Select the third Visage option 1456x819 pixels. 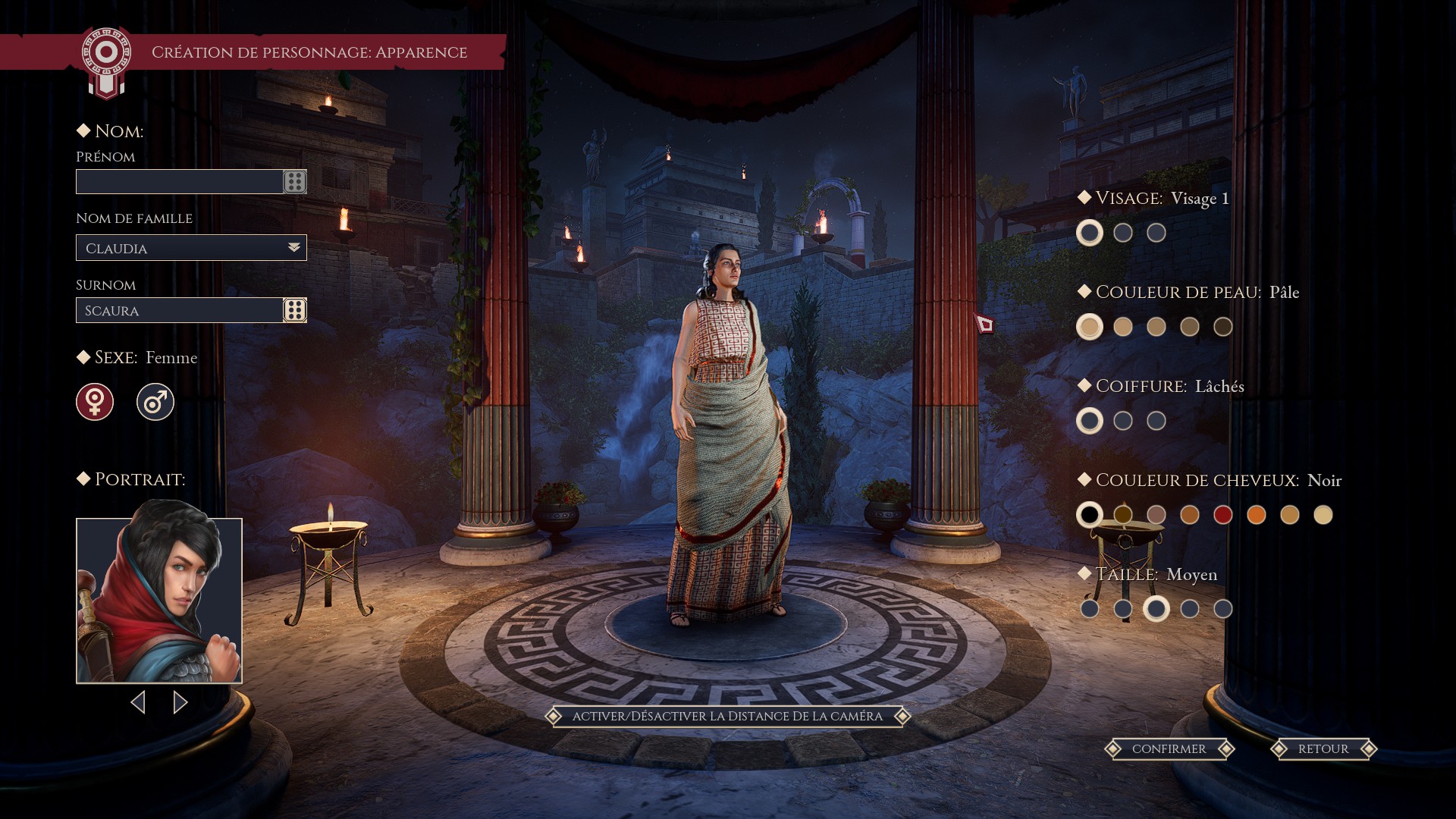pyautogui.click(x=1156, y=233)
